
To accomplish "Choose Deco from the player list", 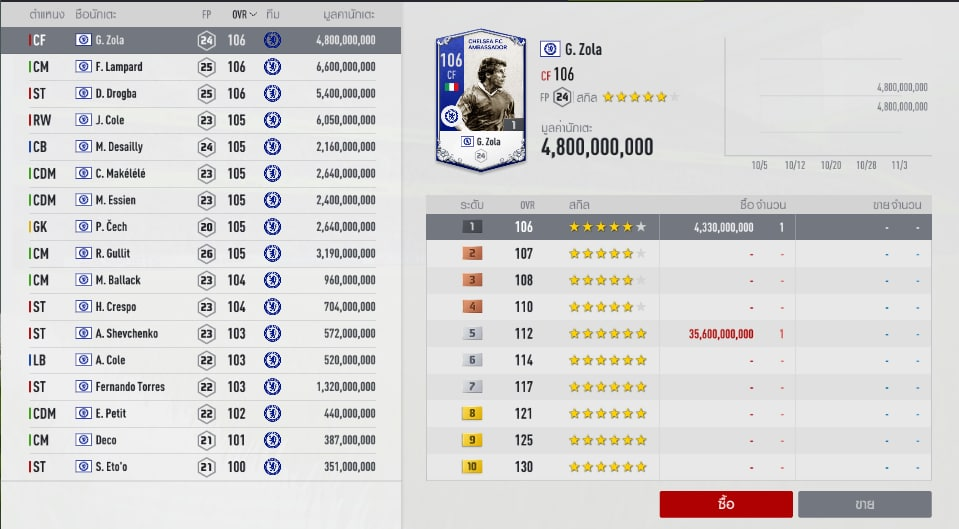I will (200, 440).
